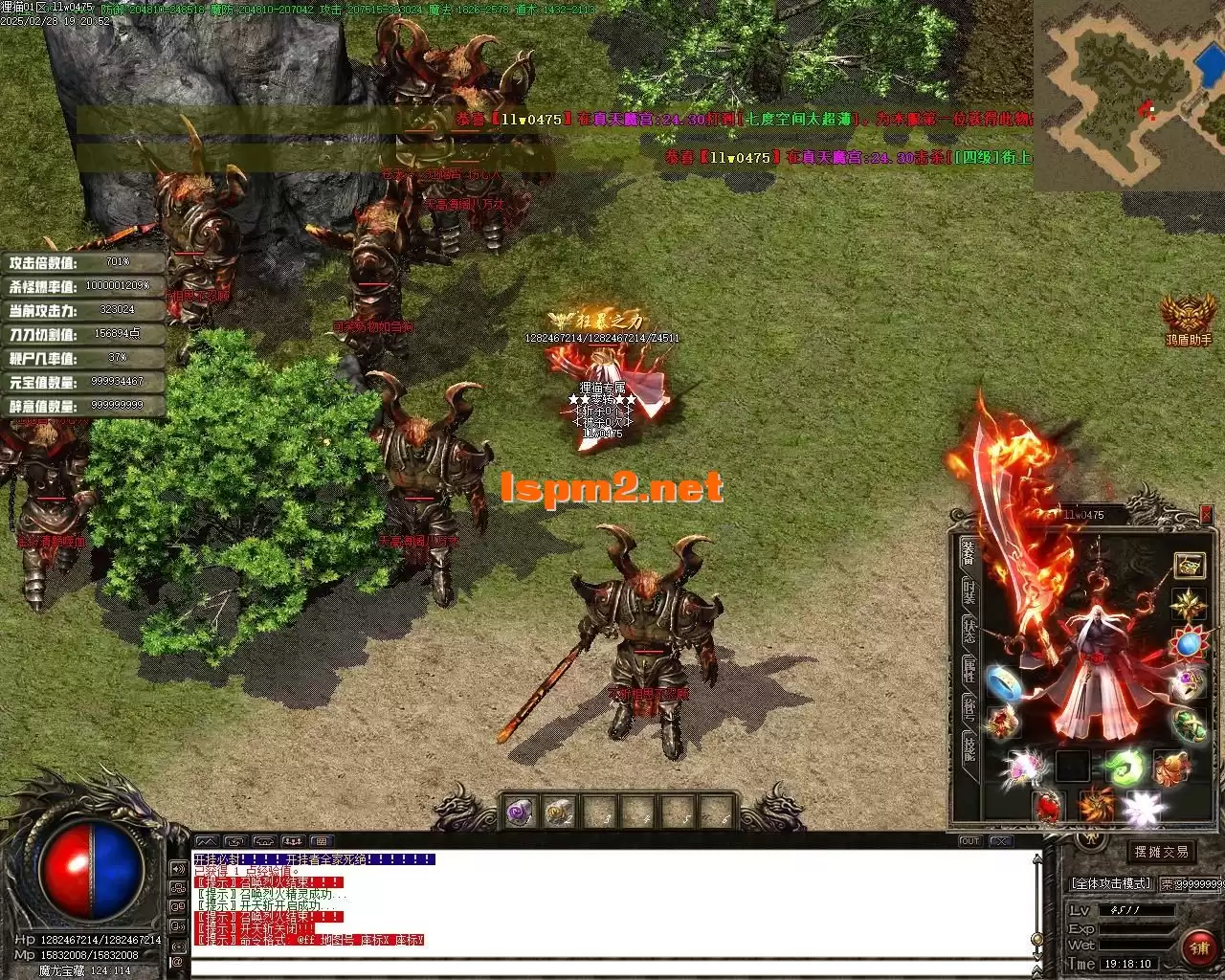Select the blue ring equipment slot
The height and width of the screenshot is (980, 1225).
(1002, 682)
